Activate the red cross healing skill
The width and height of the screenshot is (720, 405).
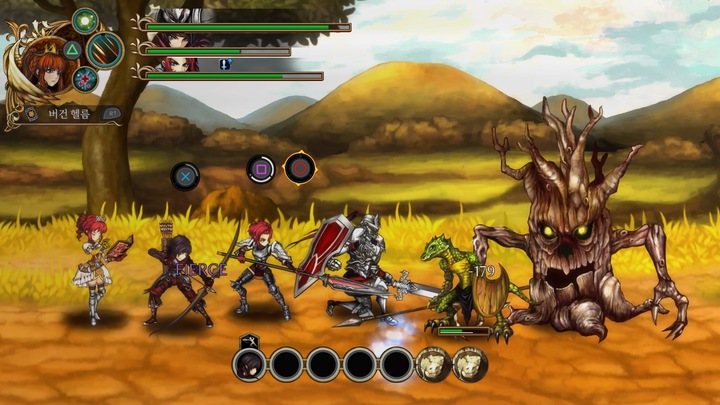[x=86, y=79]
